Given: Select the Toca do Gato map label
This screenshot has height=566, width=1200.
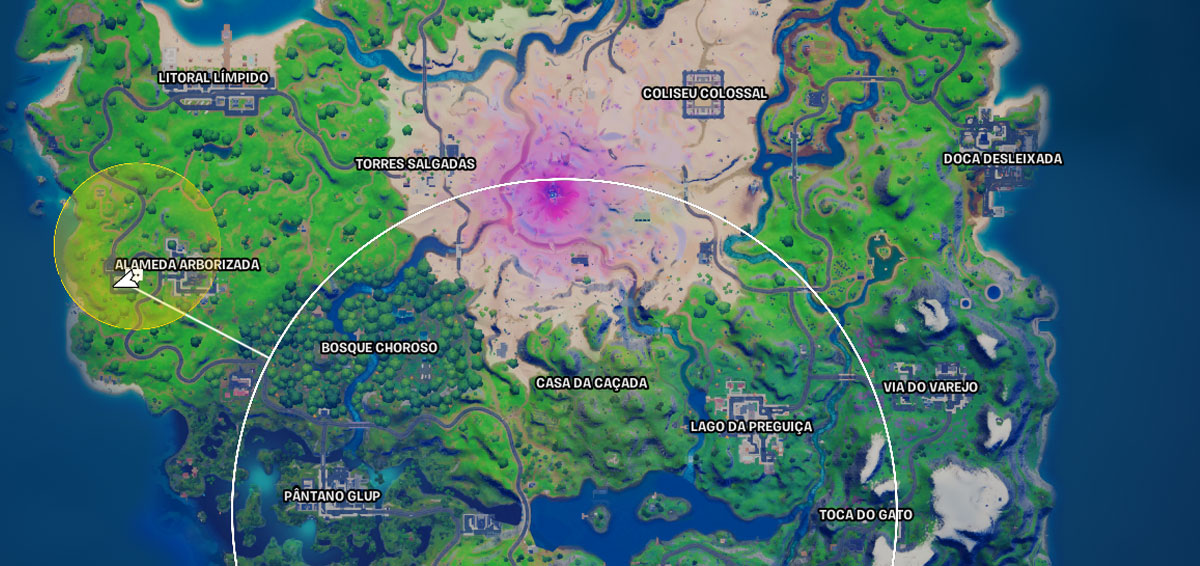Looking at the screenshot, I should 866,515.
